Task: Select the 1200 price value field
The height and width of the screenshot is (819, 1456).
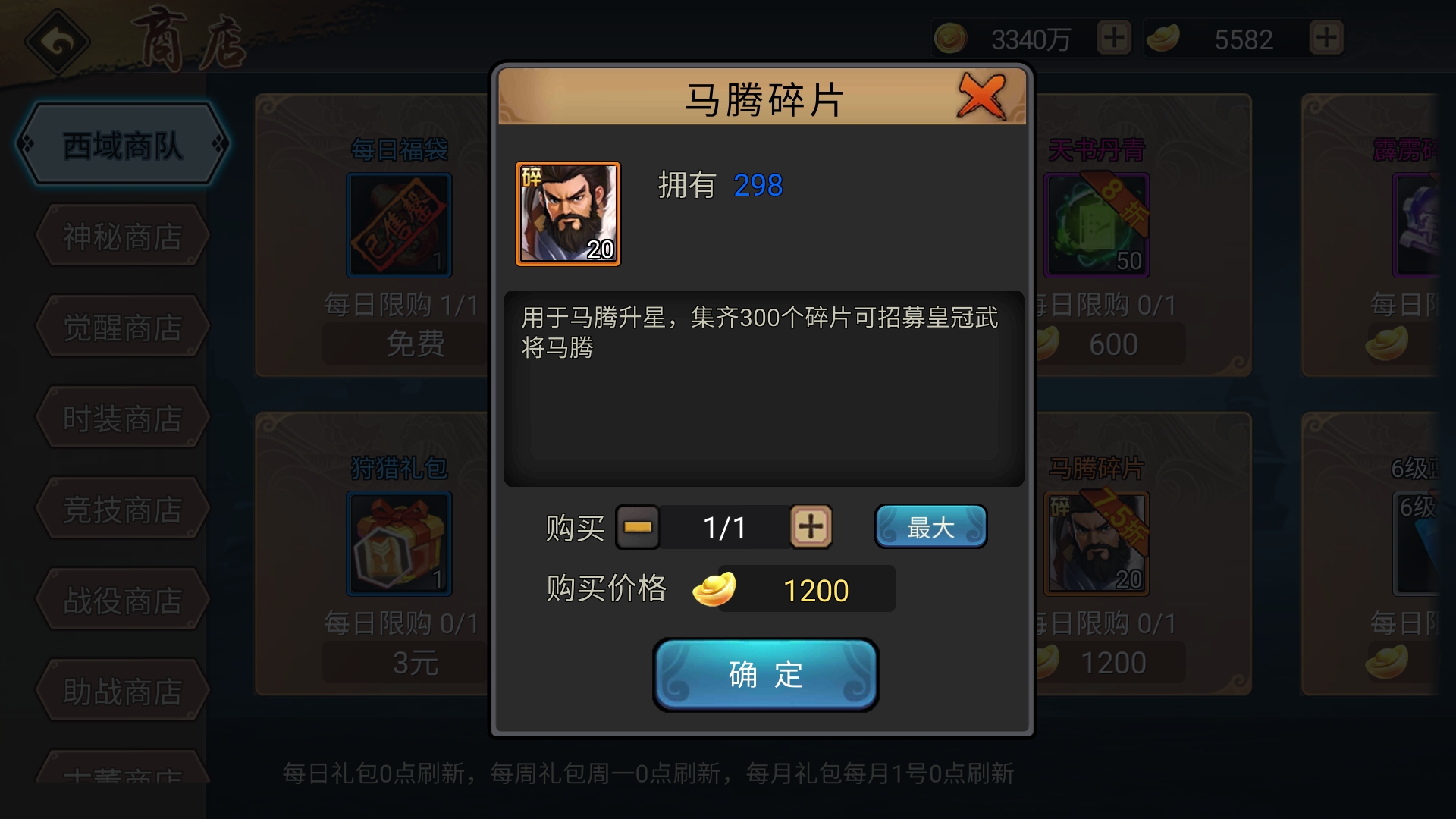Action: pyautogui.click(x=816, y=588)
